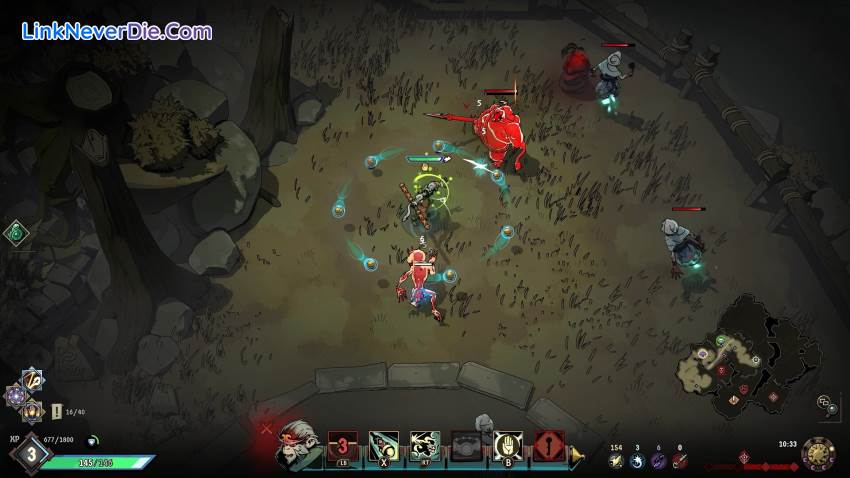Image resolution: width=850 pixels, height=478 pixels.
Task: Select the green marker on the minimap
Action: [719, 340]
